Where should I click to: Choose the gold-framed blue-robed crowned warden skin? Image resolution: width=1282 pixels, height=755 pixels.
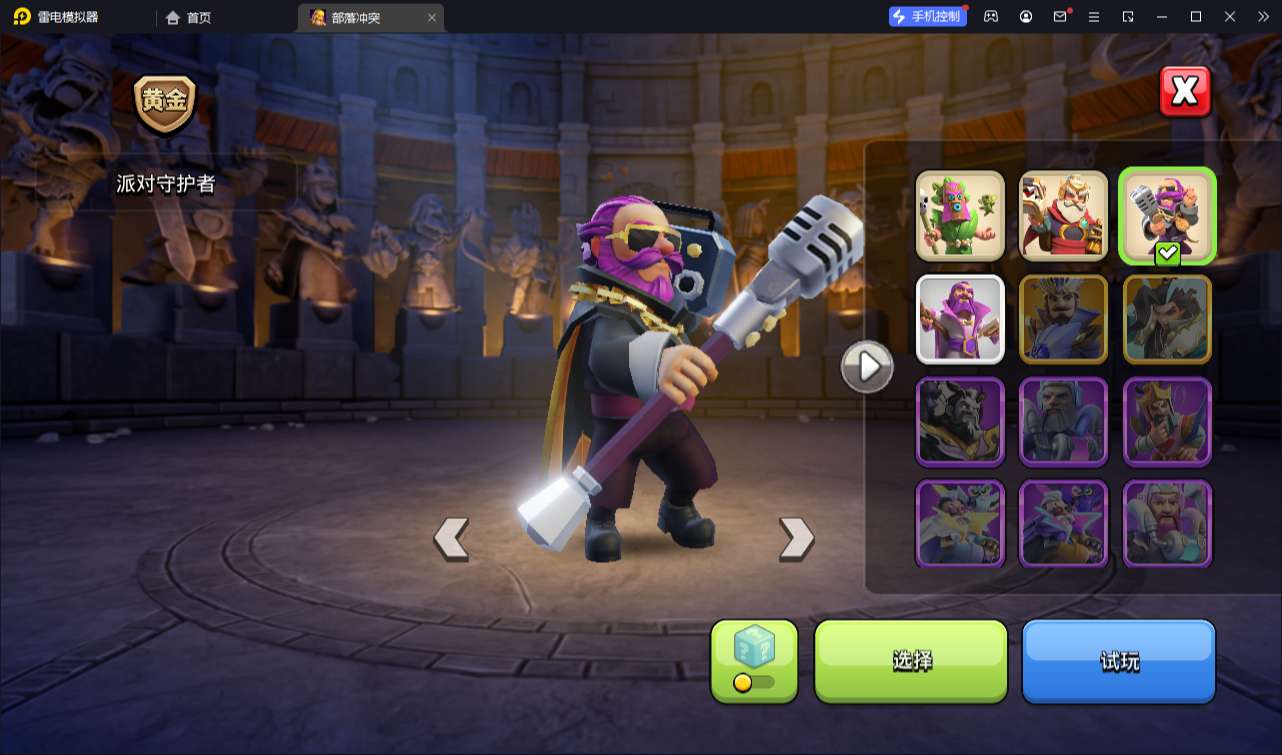click(1063, 319)
